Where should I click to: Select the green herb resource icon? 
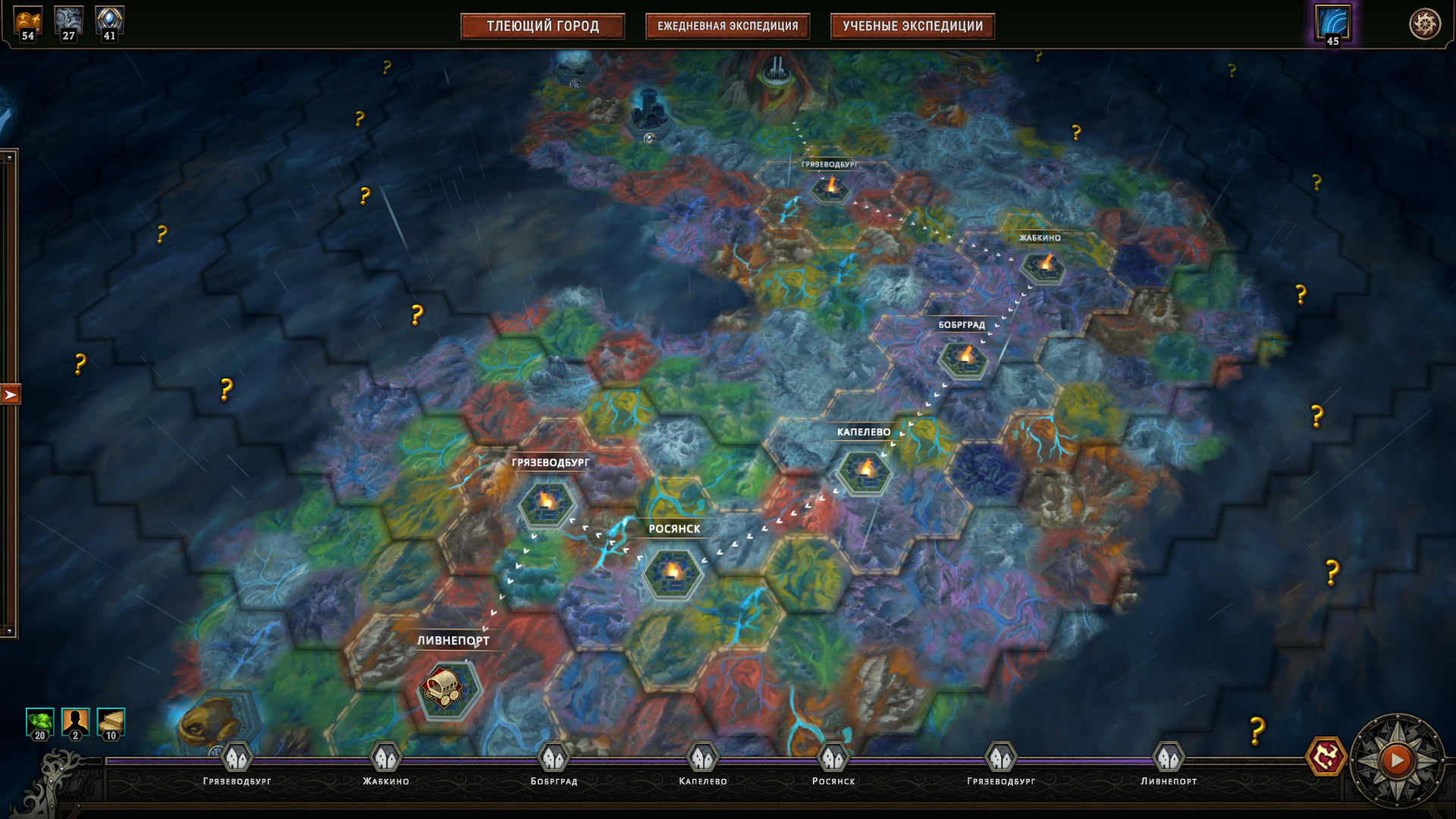pos(39,723)
